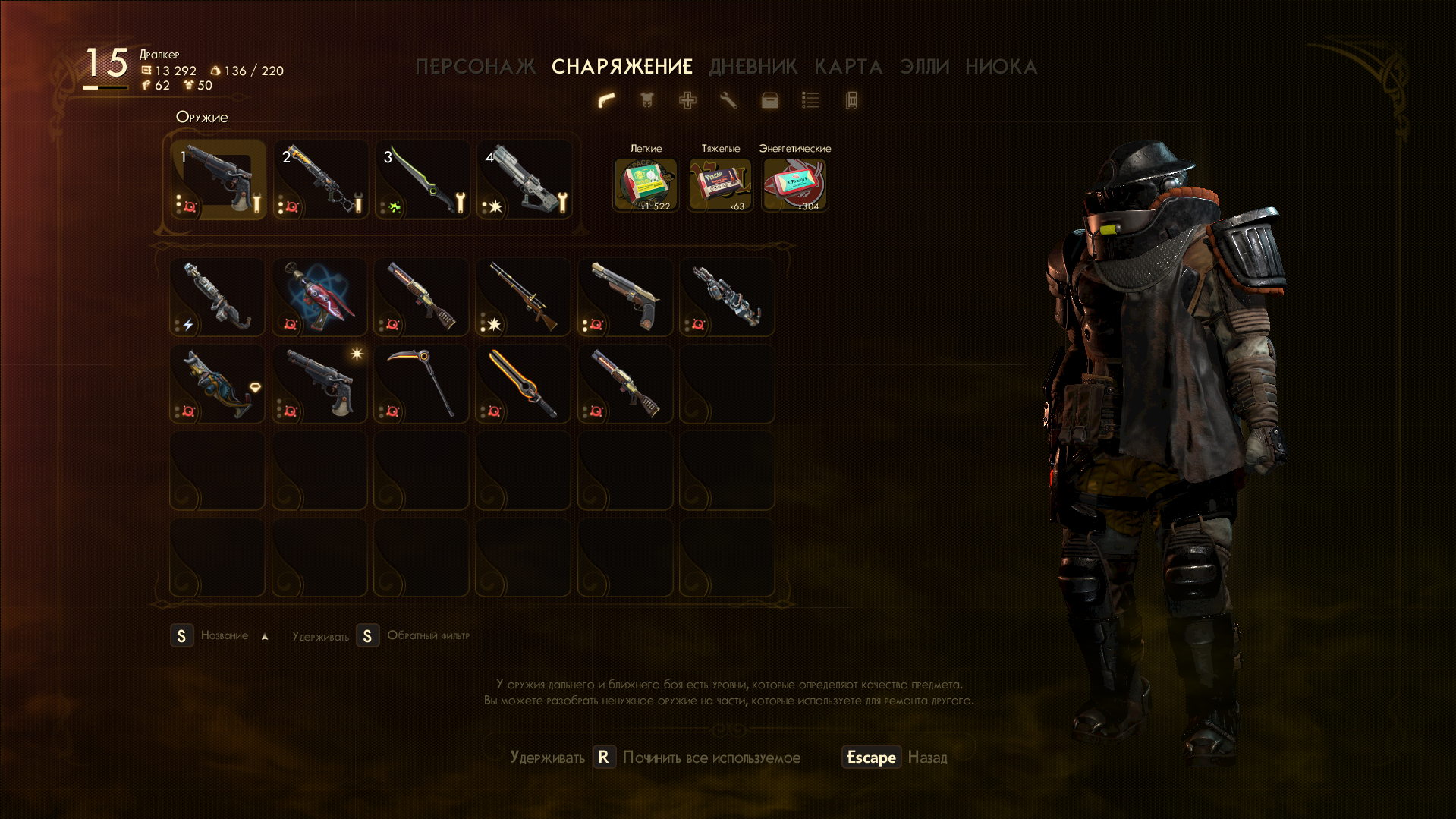Open the chest-shaped category icon
The height and width of the screenshot is (819, 1456).
coord(769,100)
